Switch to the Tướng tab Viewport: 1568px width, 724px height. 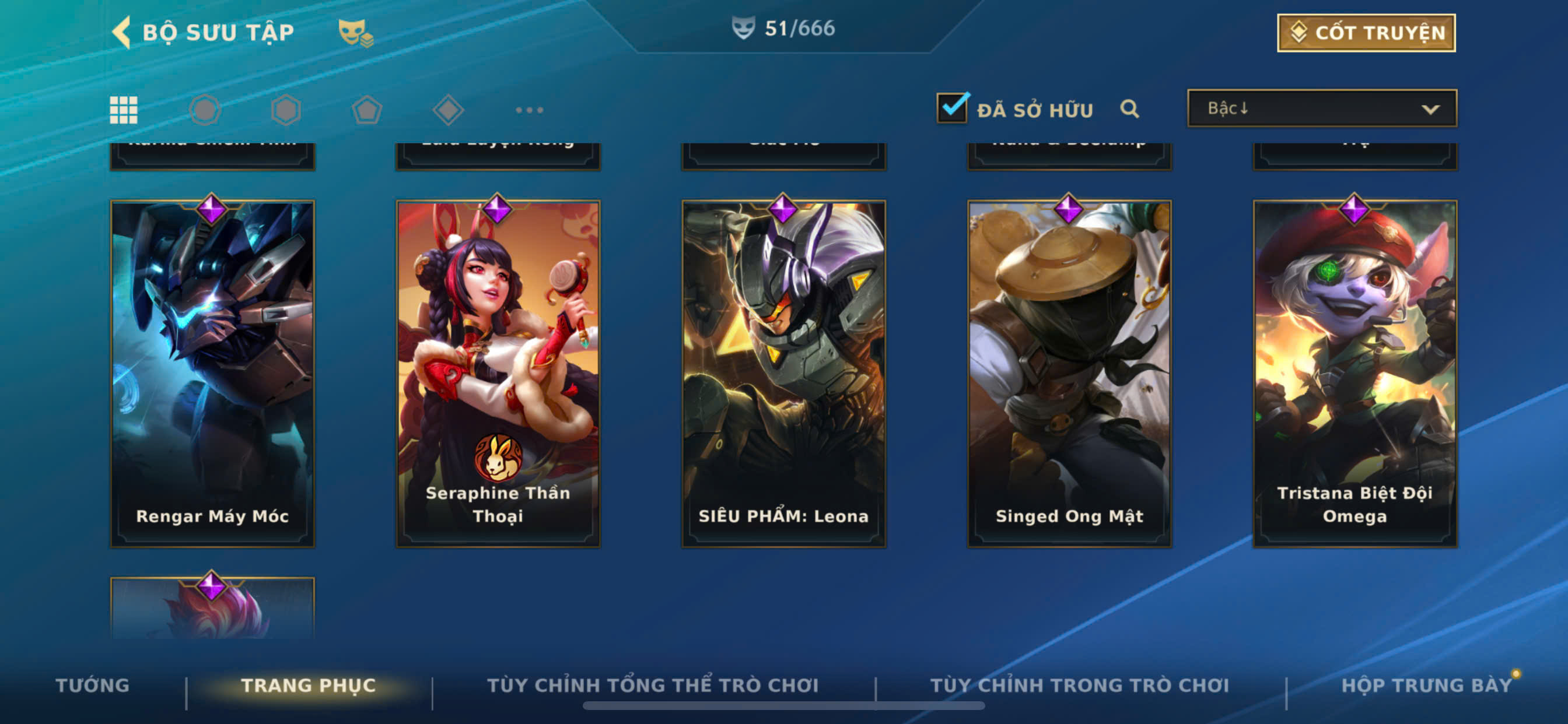pyautogui.click(x=93, y=685)
